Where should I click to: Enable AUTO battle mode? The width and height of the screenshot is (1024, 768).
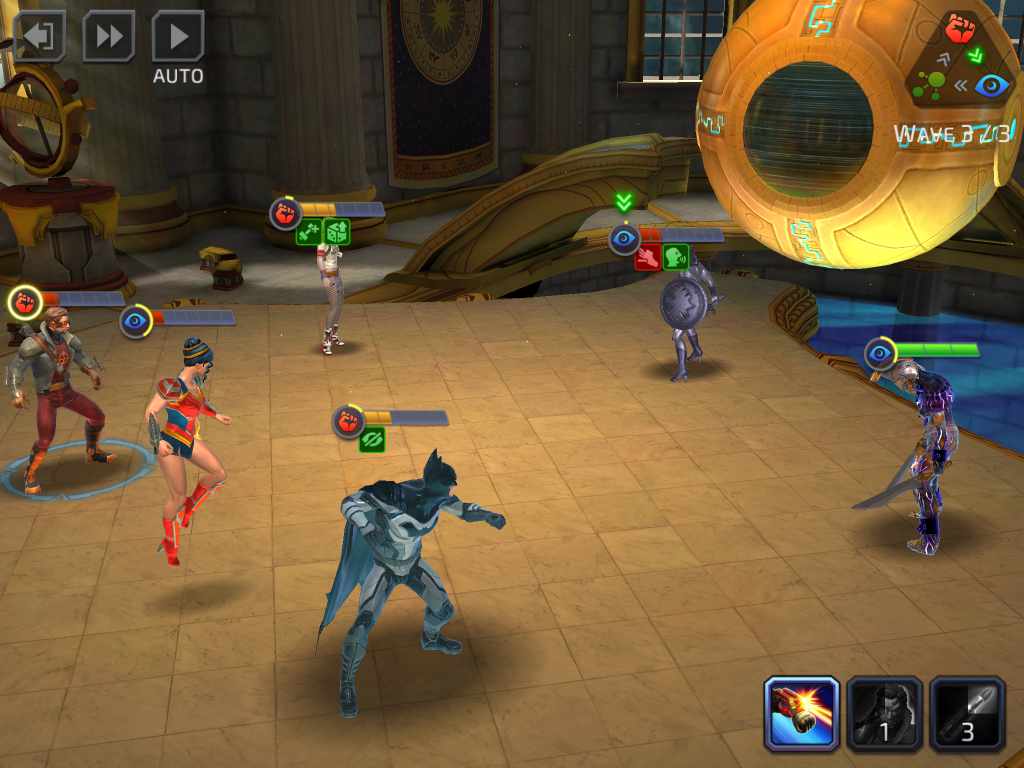tap(178, 37)
